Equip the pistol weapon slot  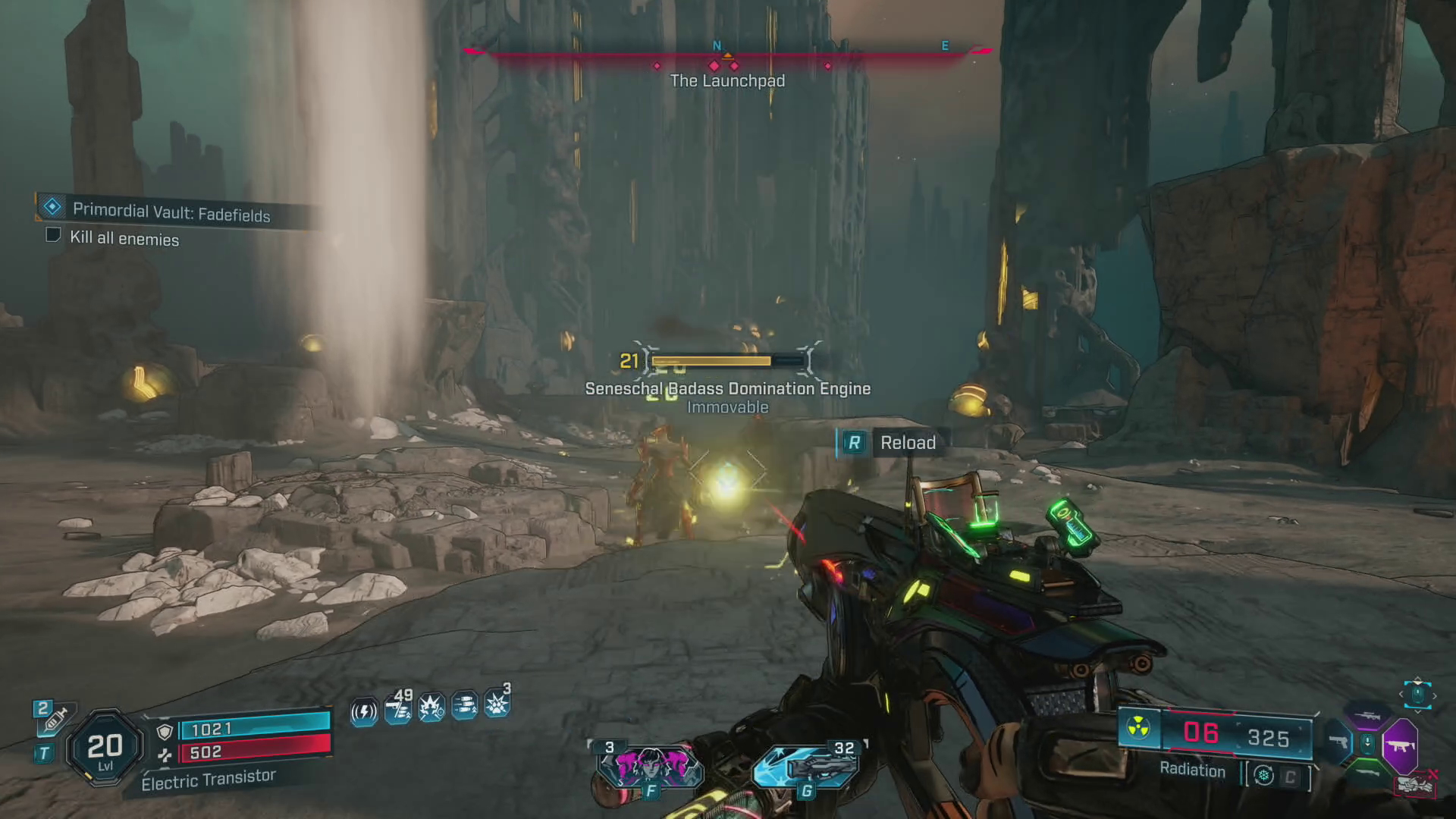1338,742
